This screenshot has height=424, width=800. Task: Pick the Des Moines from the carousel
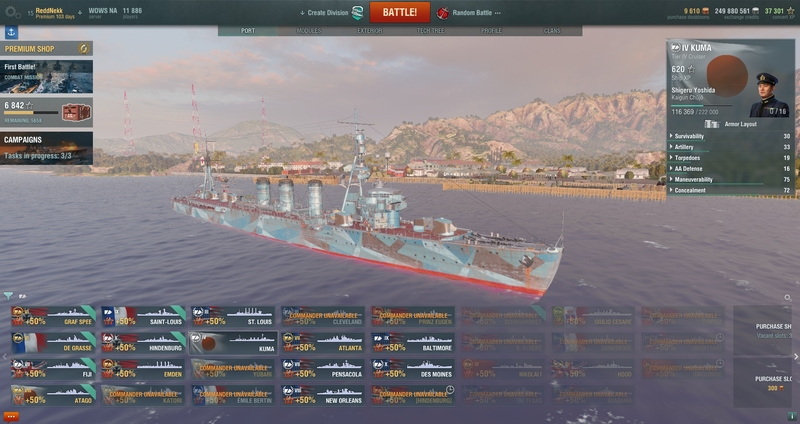pyautogui.click(x=413, y=369)
